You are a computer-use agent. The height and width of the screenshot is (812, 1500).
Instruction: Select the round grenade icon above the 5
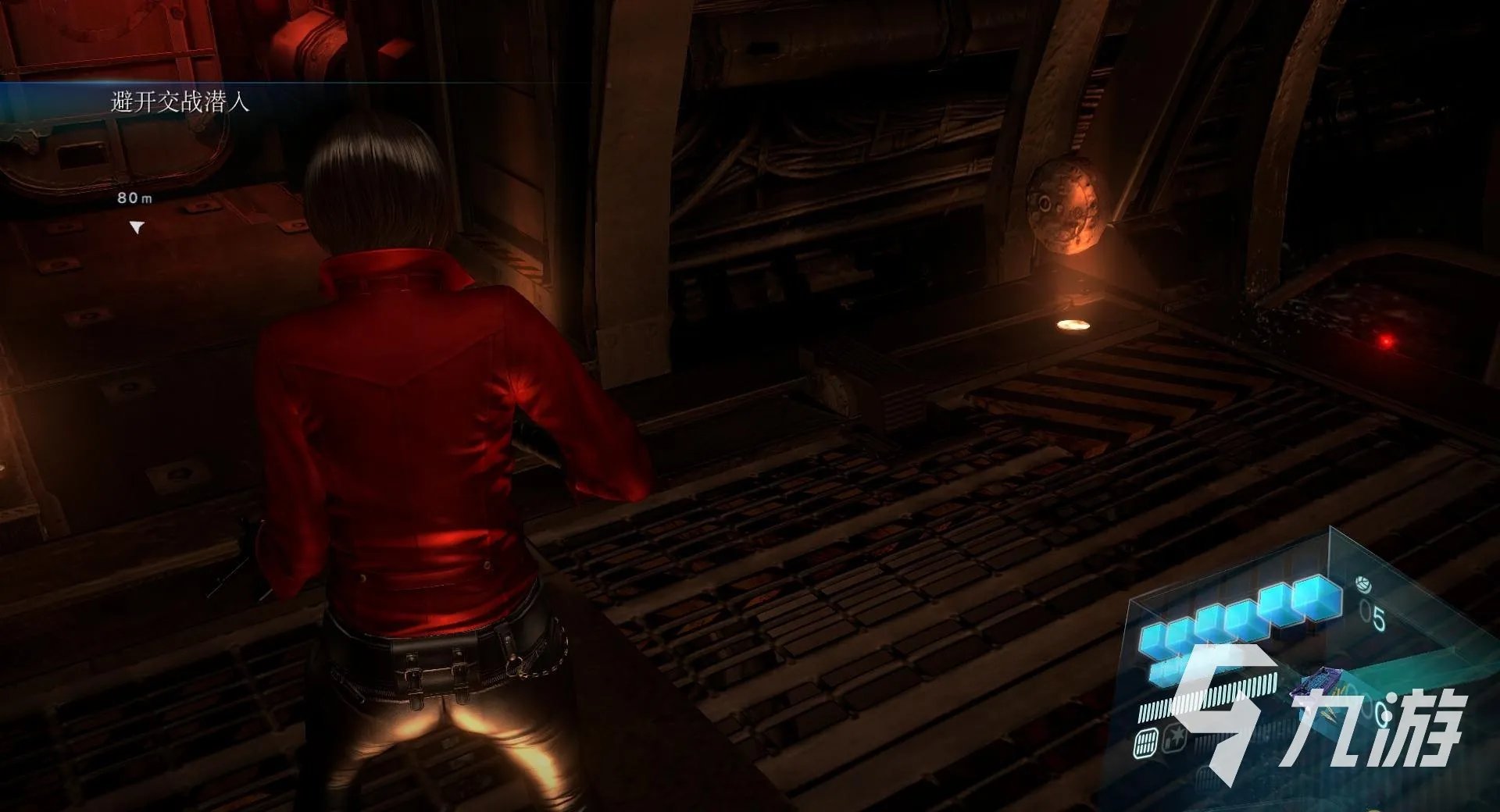(x=1362, y=584)
